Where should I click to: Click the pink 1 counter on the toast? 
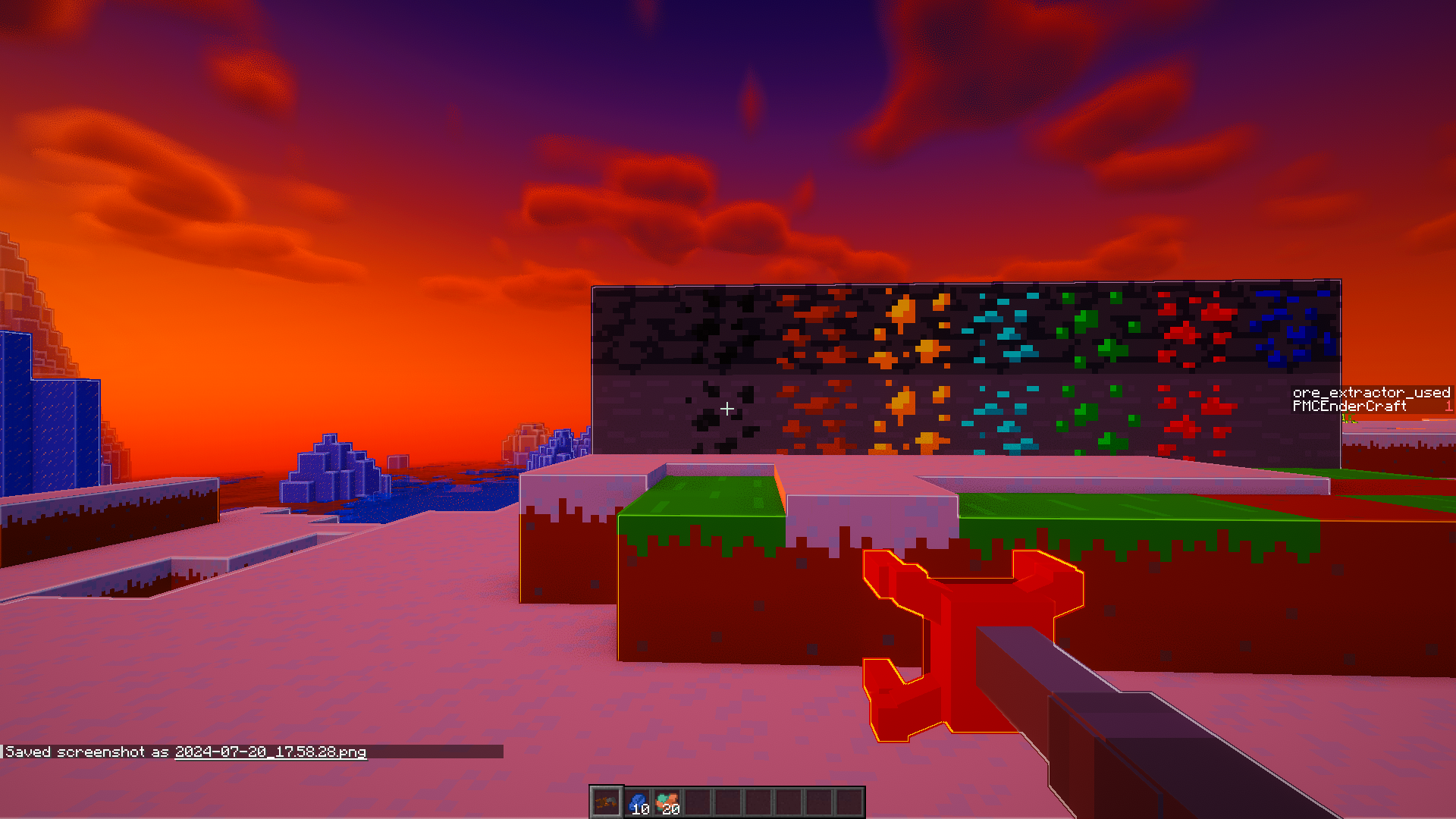pos(1449,406)
